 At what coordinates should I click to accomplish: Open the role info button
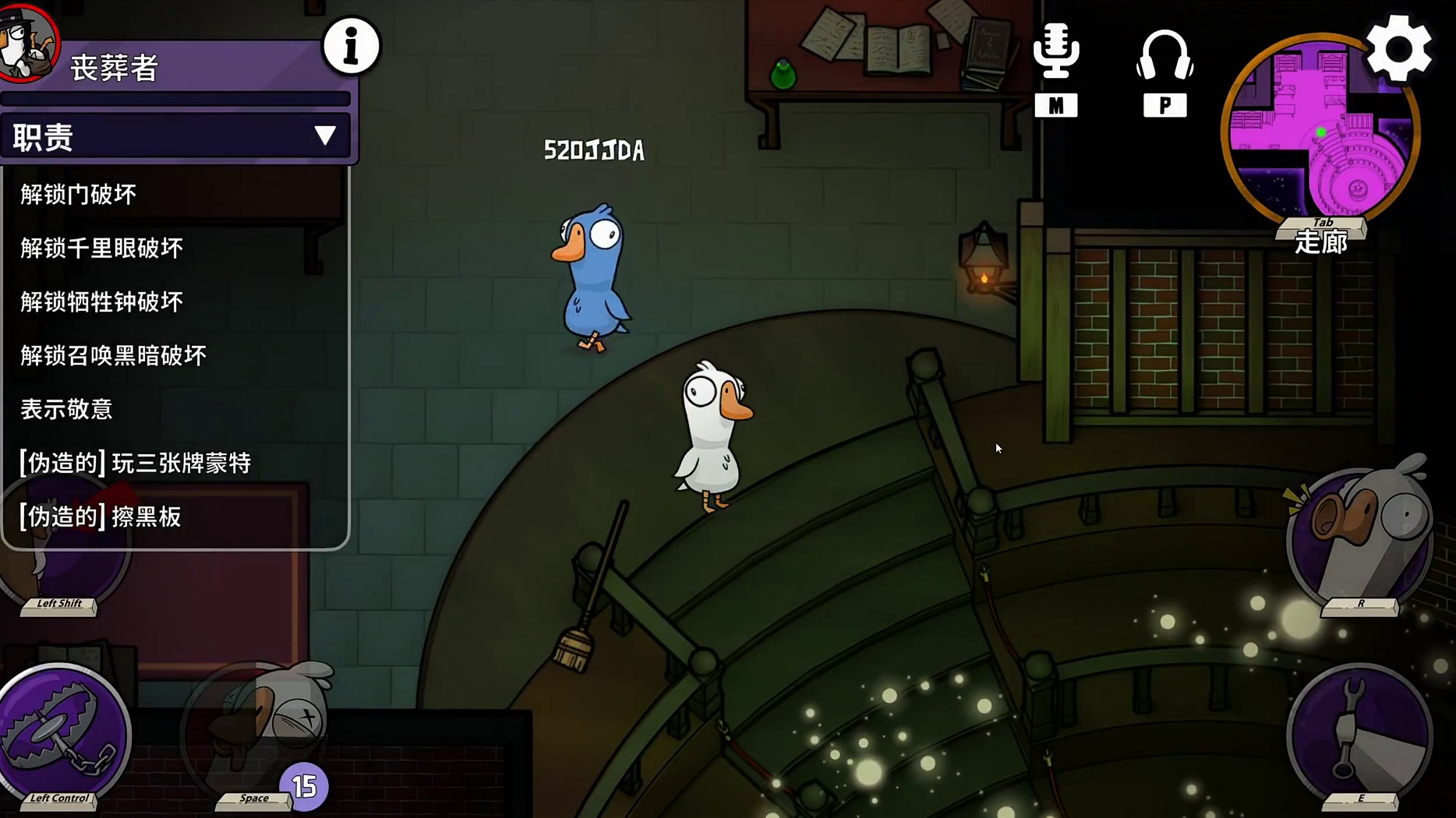coord(351,47)
